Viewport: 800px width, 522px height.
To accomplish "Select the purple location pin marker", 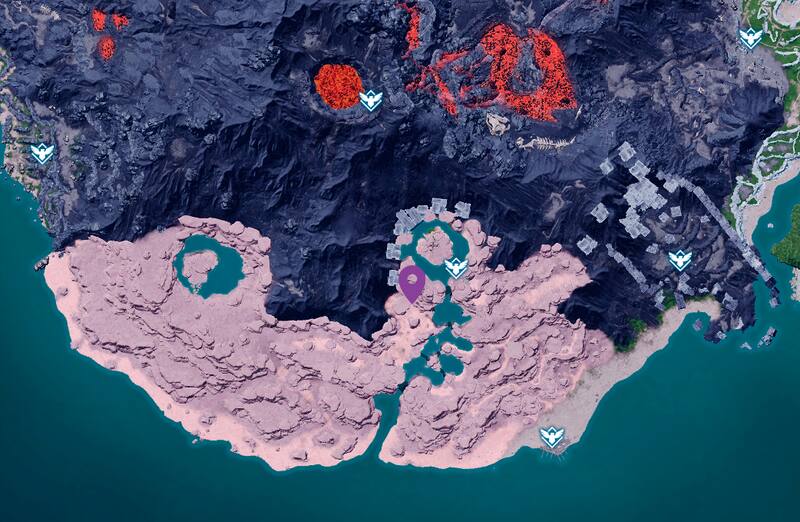I will pyautogui.click(x=411, y=281).
